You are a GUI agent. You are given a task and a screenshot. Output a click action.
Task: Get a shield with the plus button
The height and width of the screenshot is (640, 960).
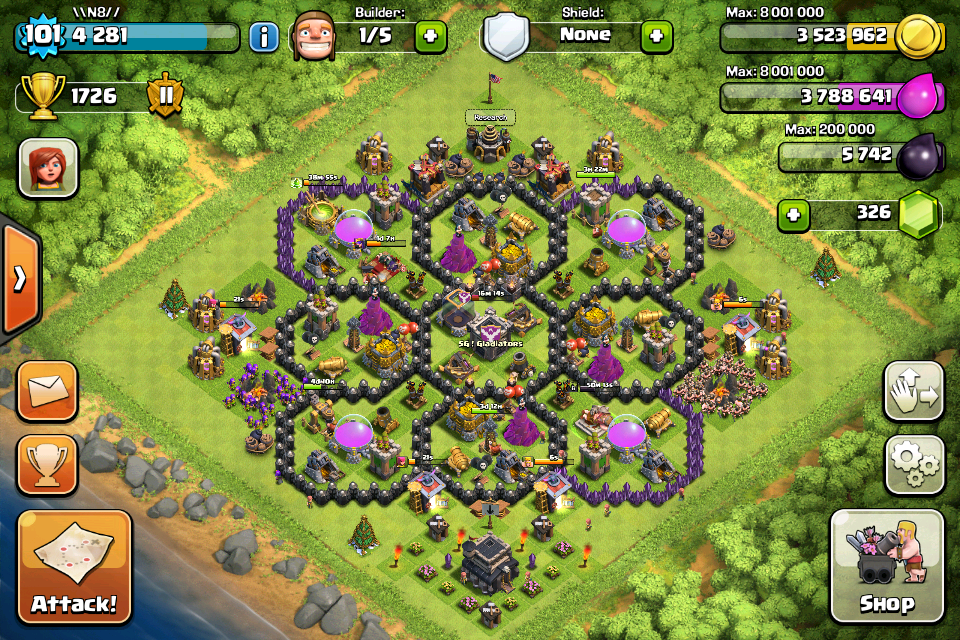tap(656, 37)
